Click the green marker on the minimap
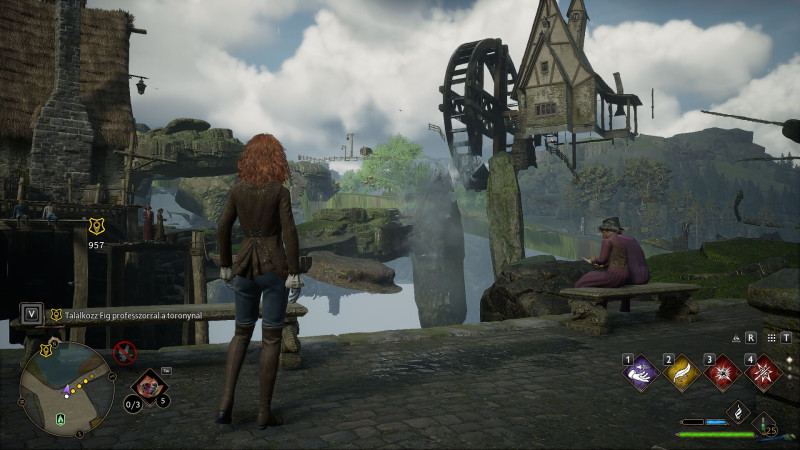This screenshot has width=800, height=450. tap(62, 420)
